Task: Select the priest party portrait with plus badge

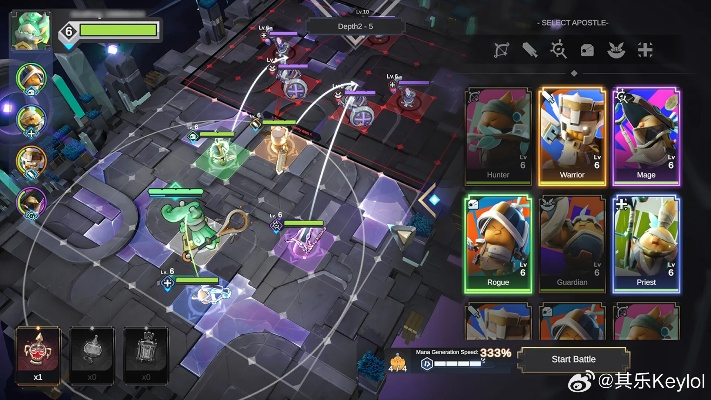Action: click(x=31, y=120)
